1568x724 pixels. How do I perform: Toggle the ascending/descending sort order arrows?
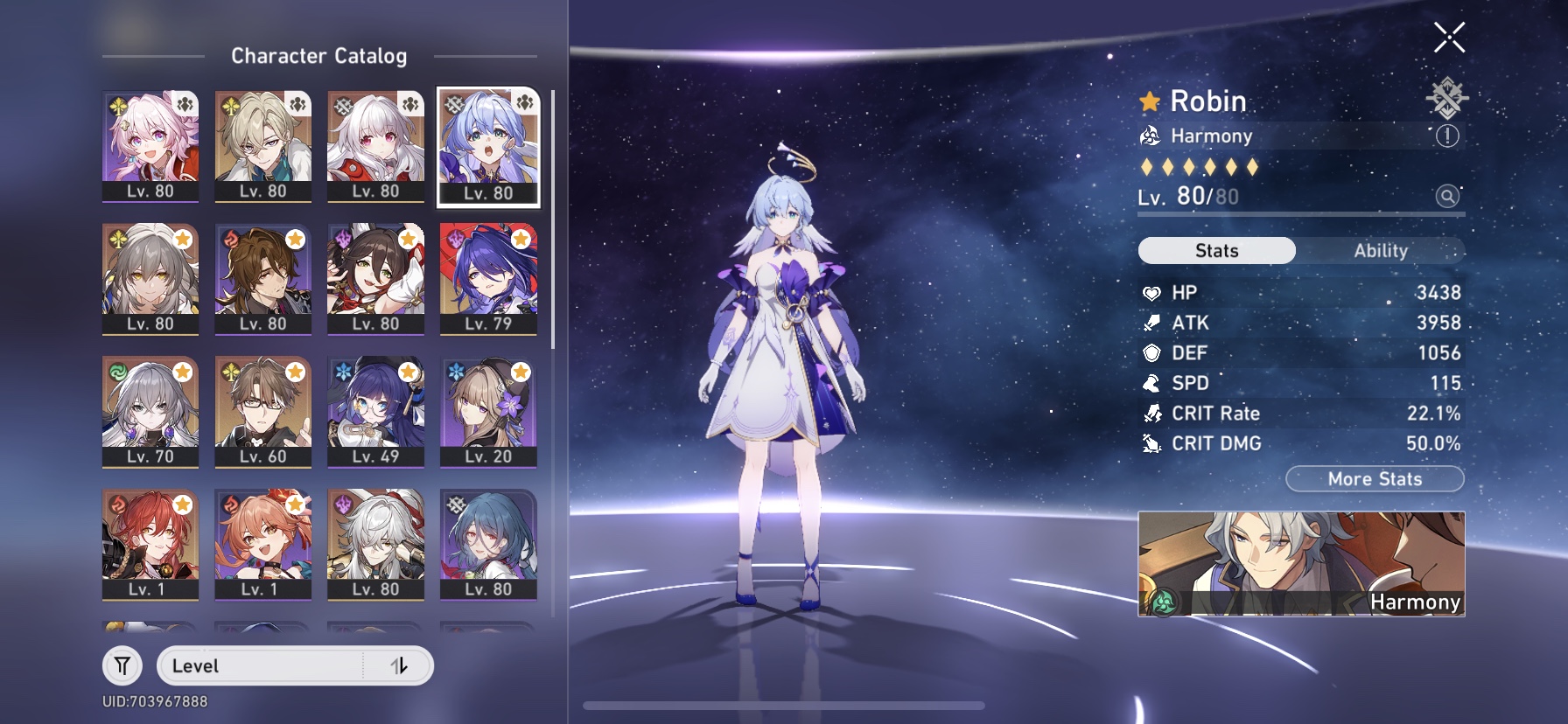click(x=401, y=665)
